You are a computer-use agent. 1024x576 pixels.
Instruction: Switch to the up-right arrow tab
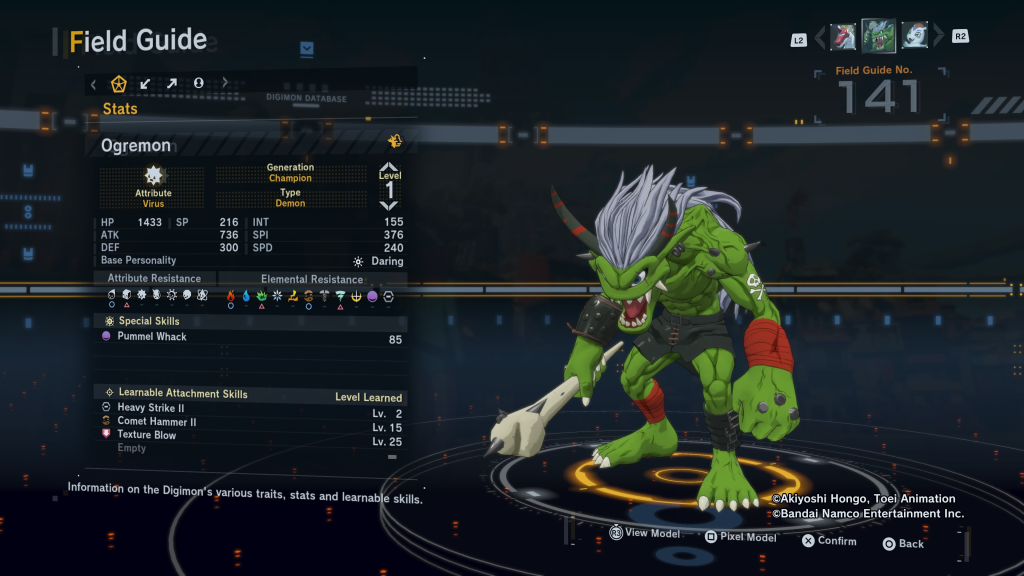172,84
